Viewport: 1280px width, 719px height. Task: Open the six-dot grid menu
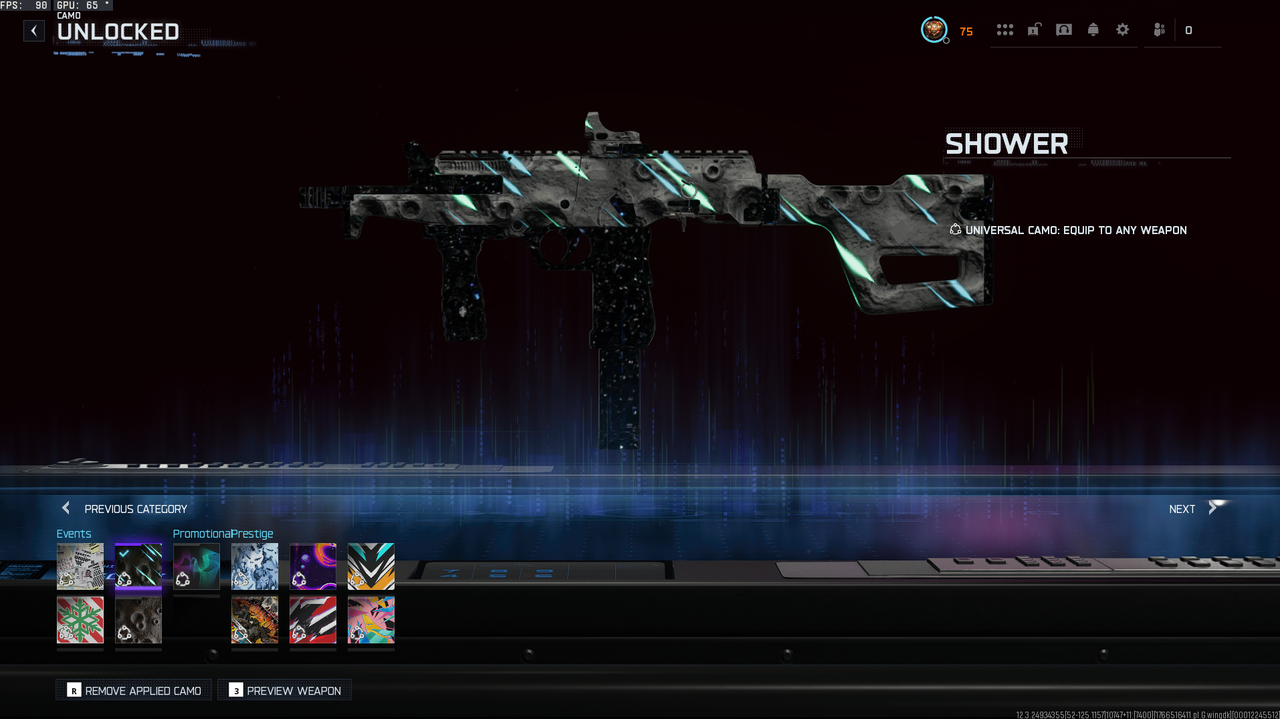pyautogui.click(x=1005, y=30)
